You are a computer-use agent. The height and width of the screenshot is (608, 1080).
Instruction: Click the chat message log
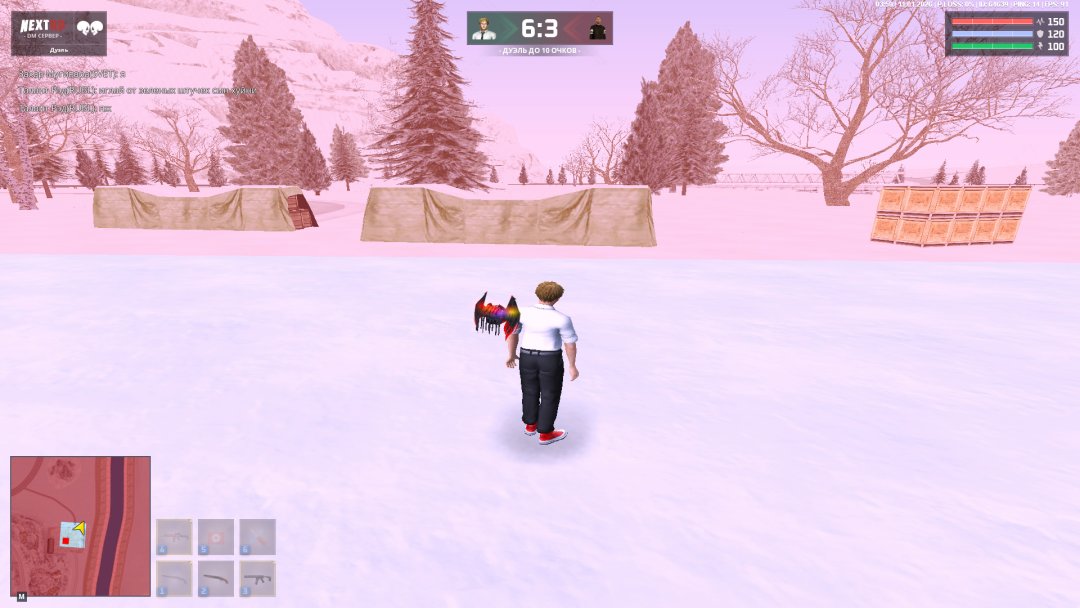click(x=137, y=90)
